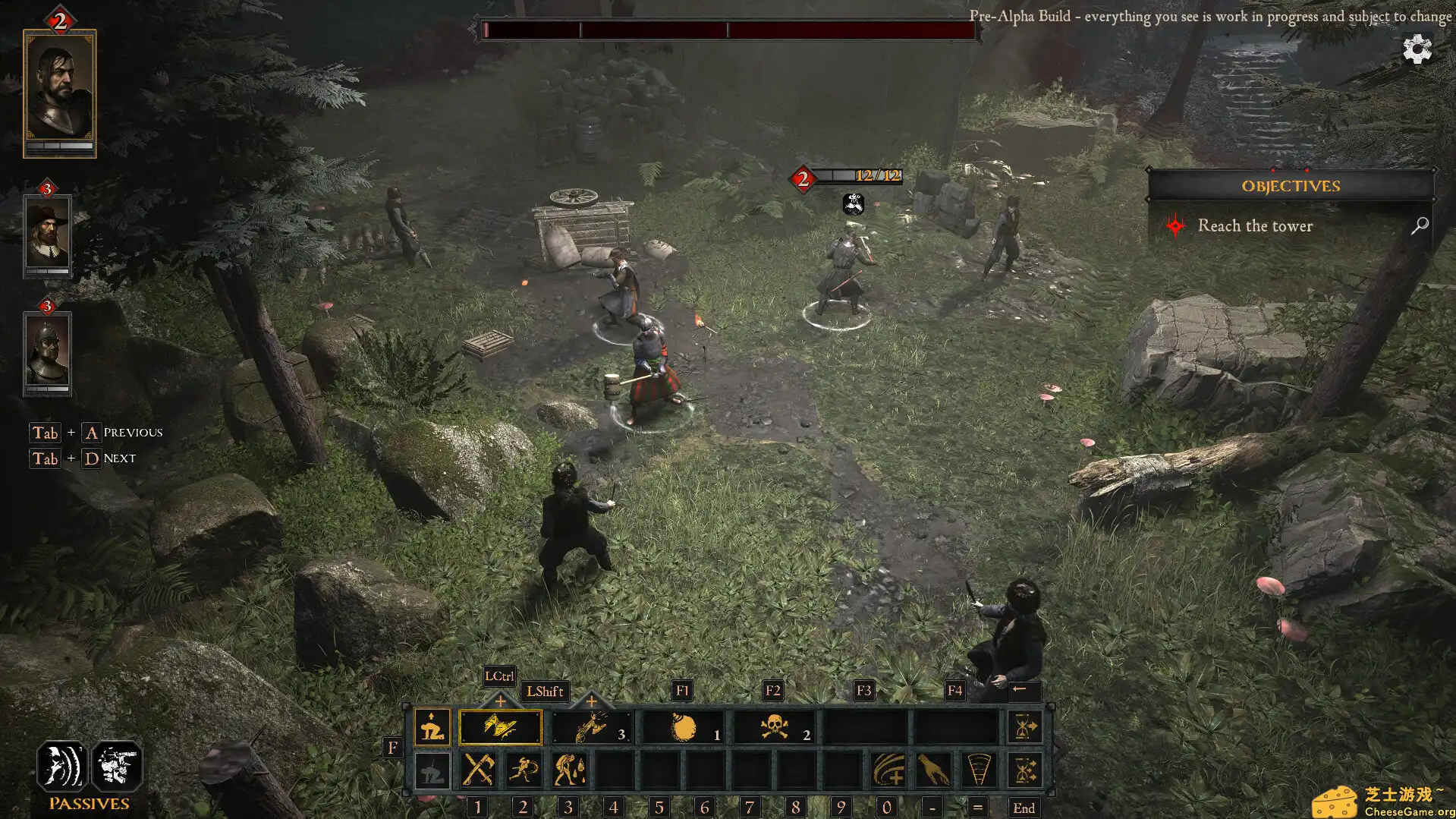
Task: Select the bleeding figure skill icon
Action: [568, 770]
